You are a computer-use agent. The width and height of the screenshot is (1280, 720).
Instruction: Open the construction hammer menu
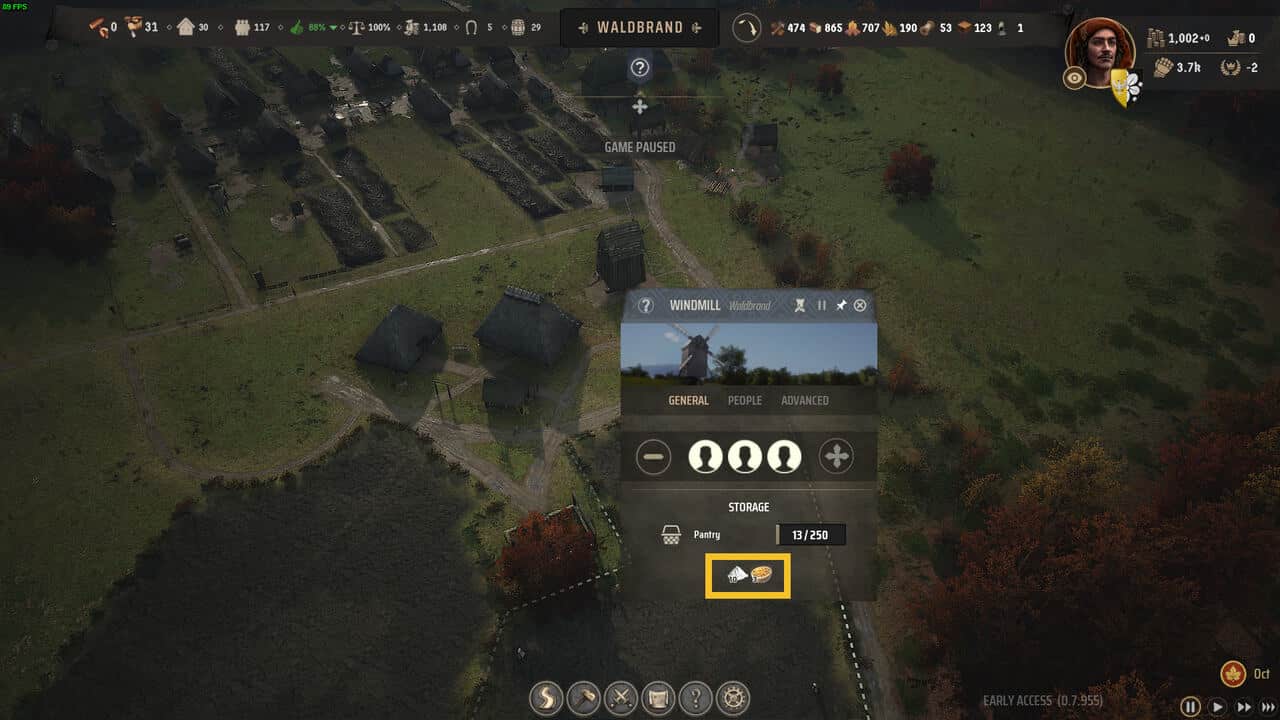coord(584,698)
